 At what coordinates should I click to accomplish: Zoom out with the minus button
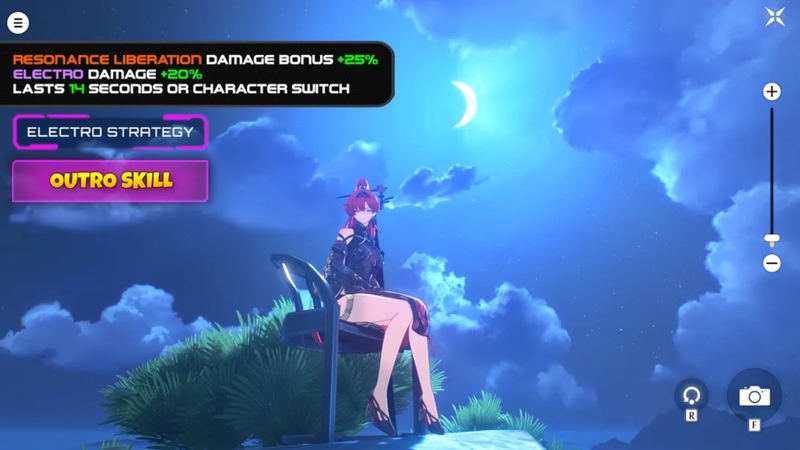click(772, 264)
